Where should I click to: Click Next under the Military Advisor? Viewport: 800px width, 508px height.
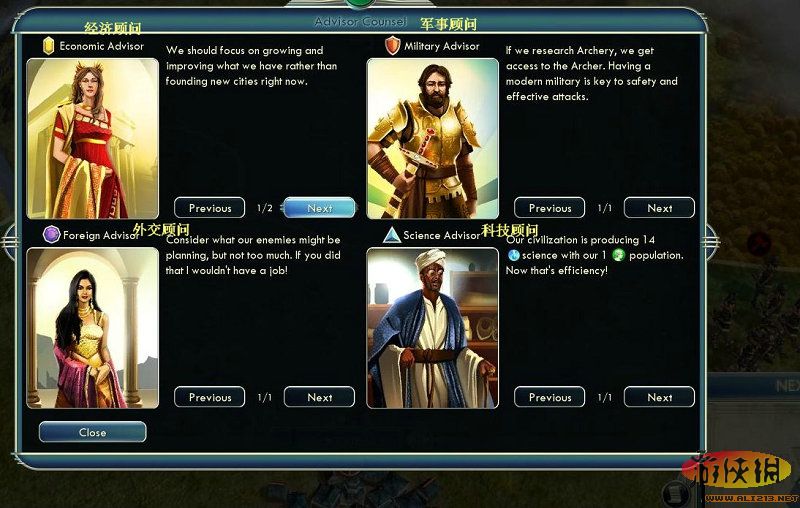659,208
